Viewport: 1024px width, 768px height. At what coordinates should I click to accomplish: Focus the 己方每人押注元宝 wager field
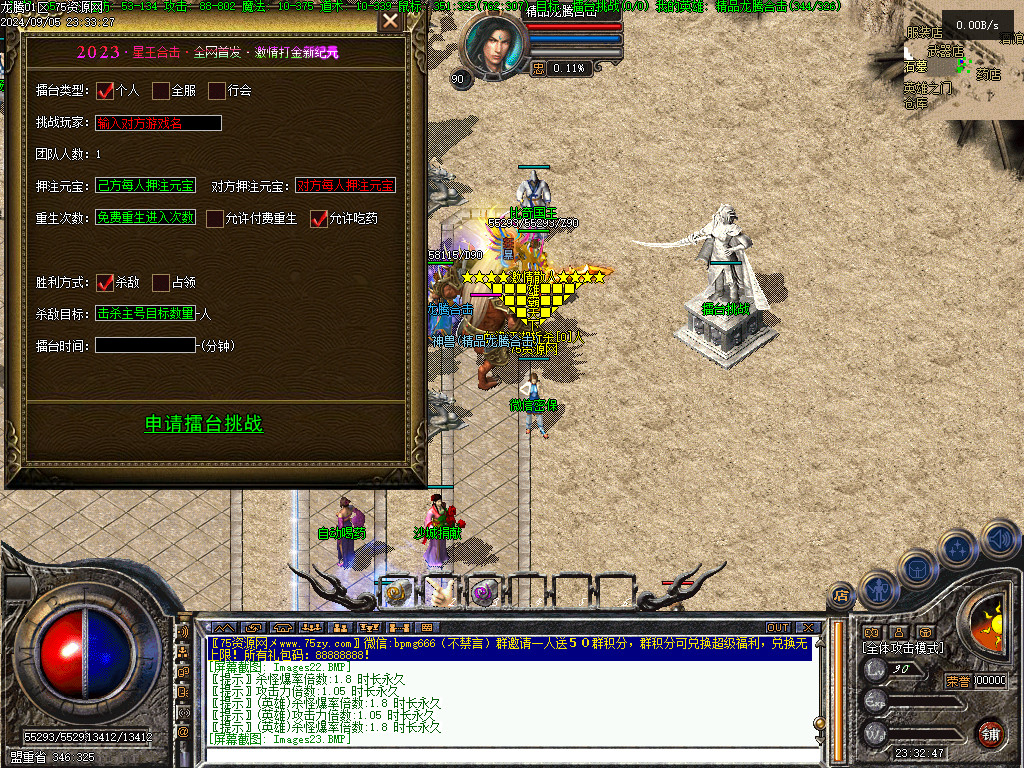(146, 186)
